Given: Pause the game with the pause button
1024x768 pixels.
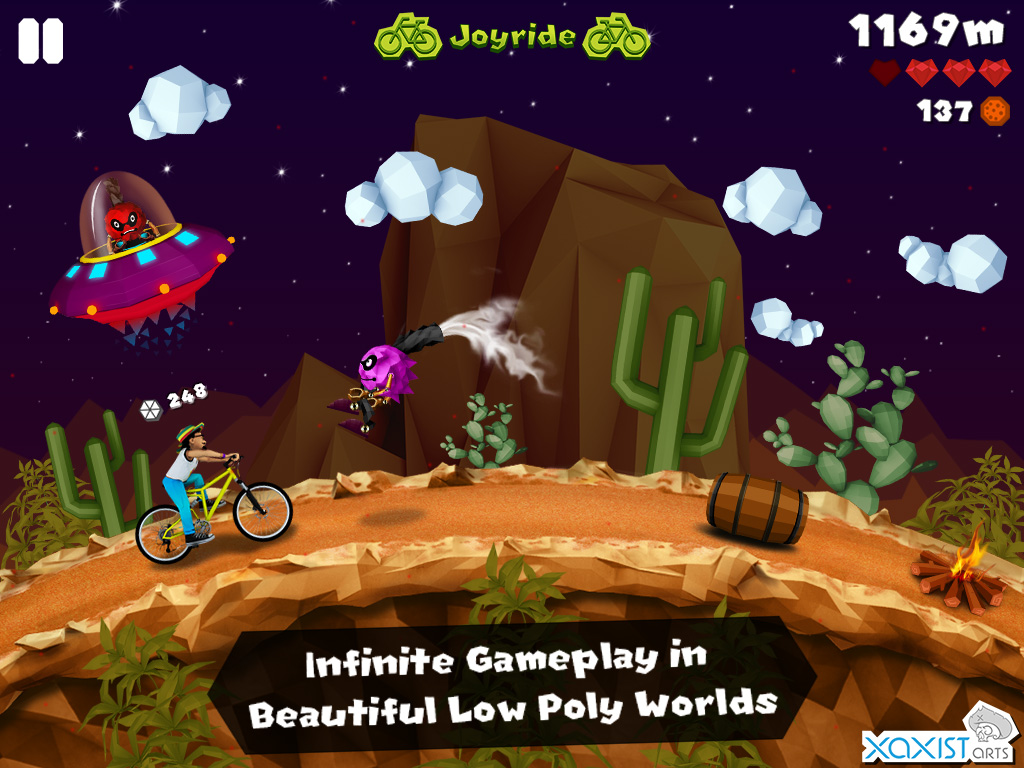Looking at the screenshot, I should click(x=40, y=41).
